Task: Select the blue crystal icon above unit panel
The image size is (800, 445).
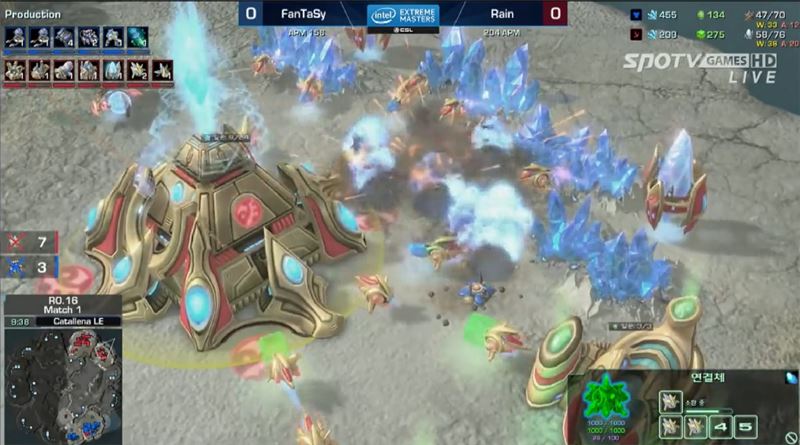Action: coord(792,377)
